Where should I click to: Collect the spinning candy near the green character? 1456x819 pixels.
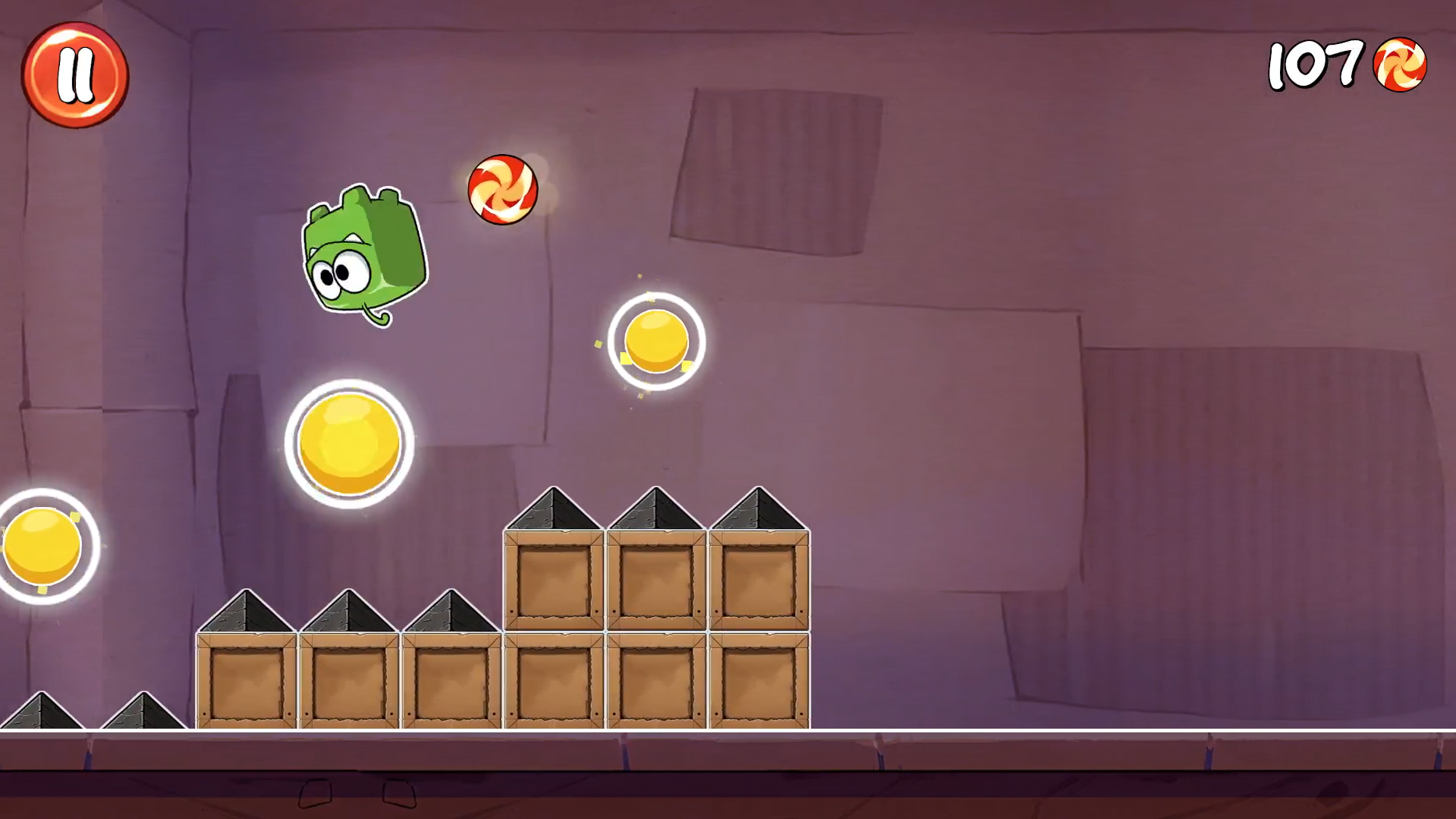(x=503, y=189)
